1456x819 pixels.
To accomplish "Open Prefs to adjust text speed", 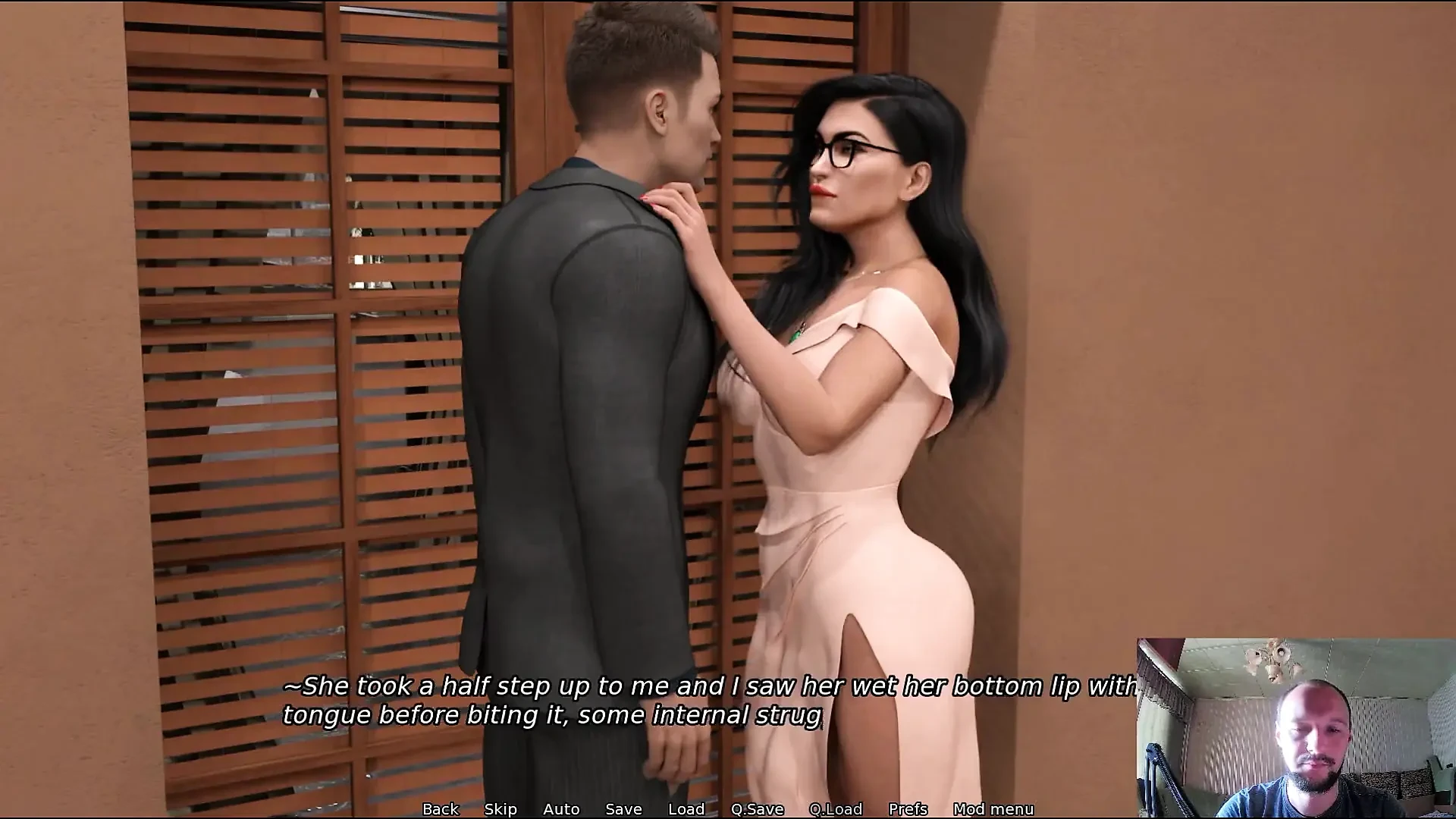I will click(x=908, y=809).
